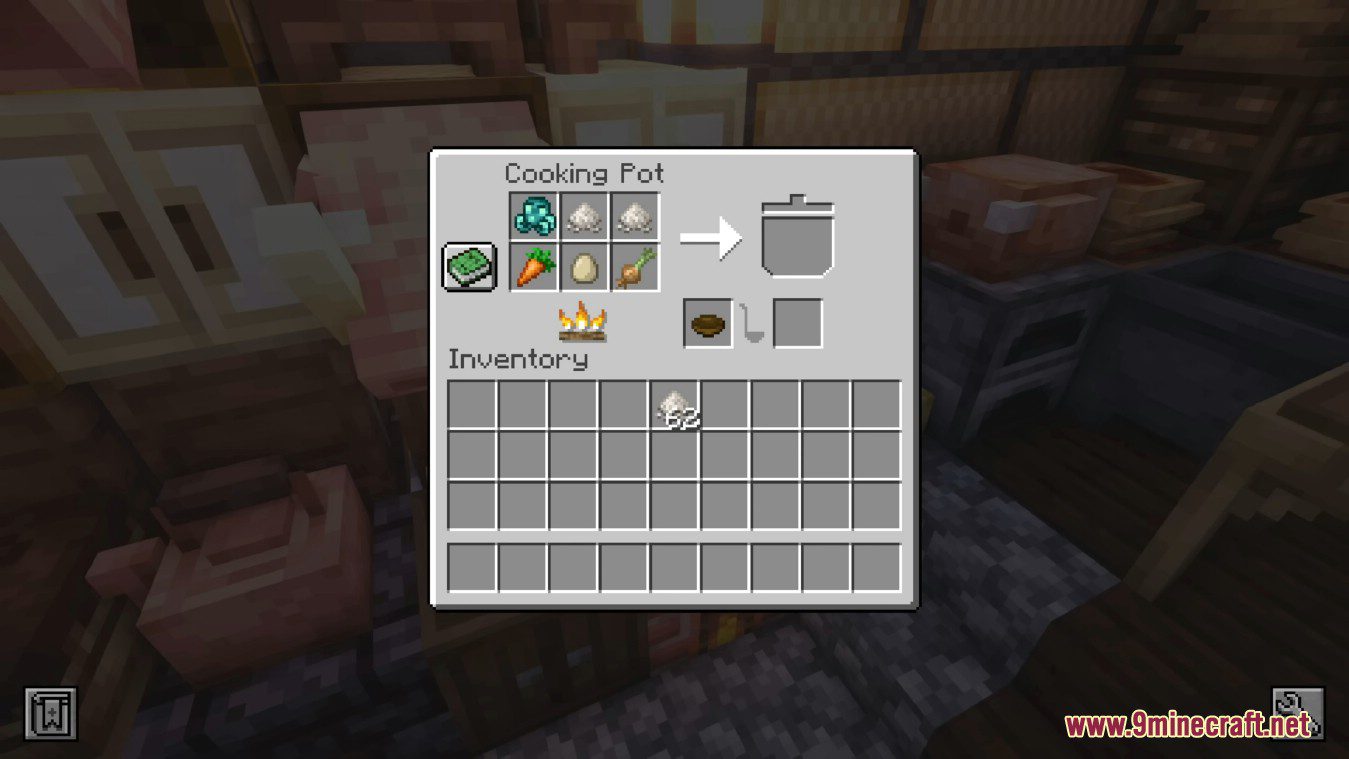Click the egg in the cooking grid
The image size is (1349, 759).
coord(584,267)
